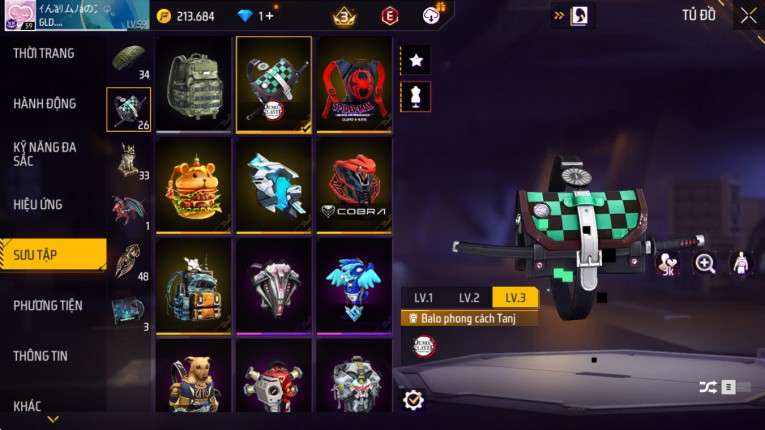Open the Hiệu Ứng section

[x=39, y=204]
